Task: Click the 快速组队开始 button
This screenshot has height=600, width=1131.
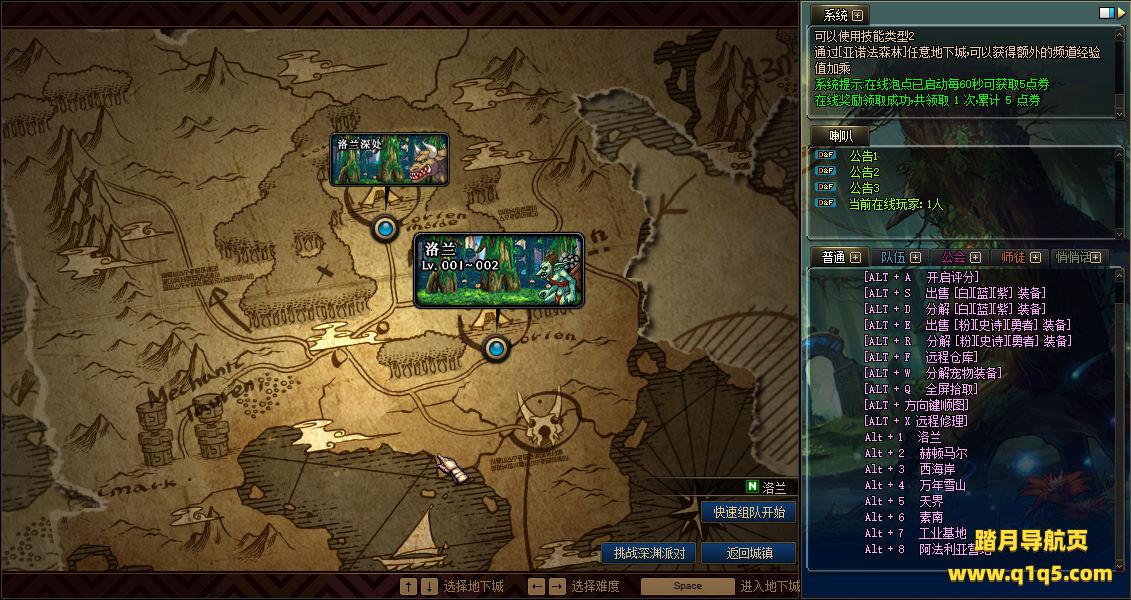Action: [749, 512]
